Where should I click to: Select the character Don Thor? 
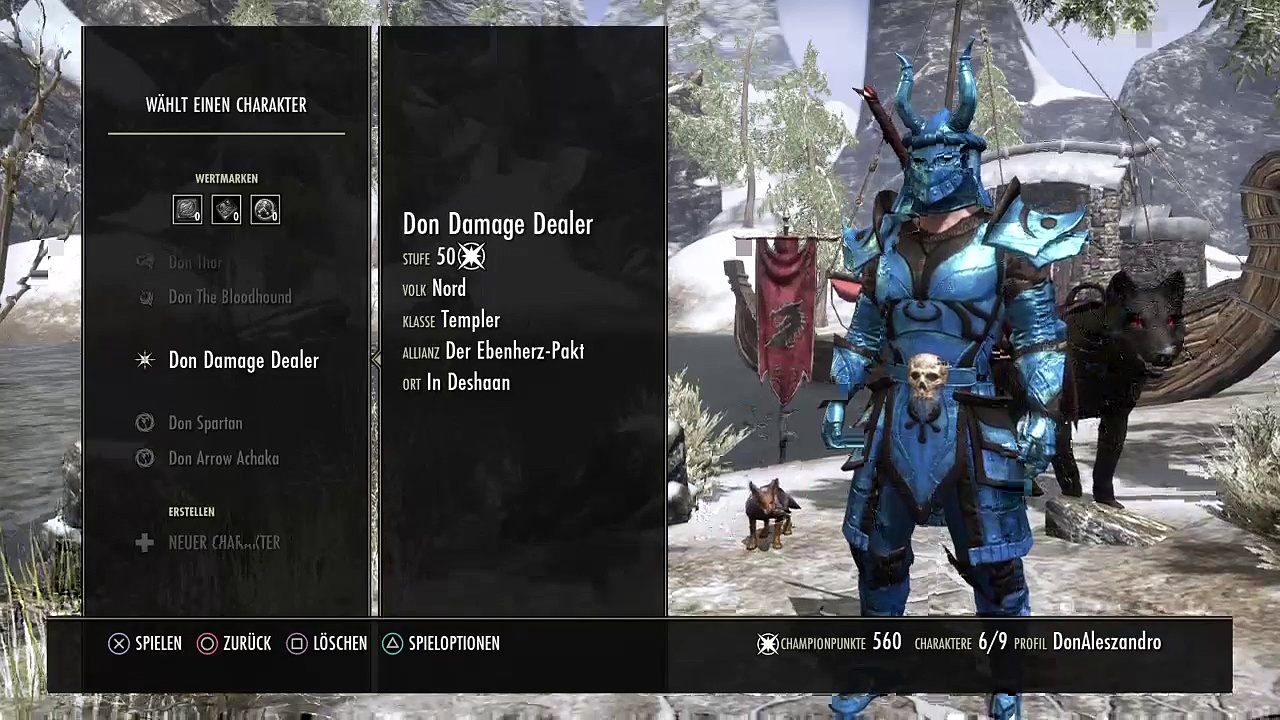[195, 262]
